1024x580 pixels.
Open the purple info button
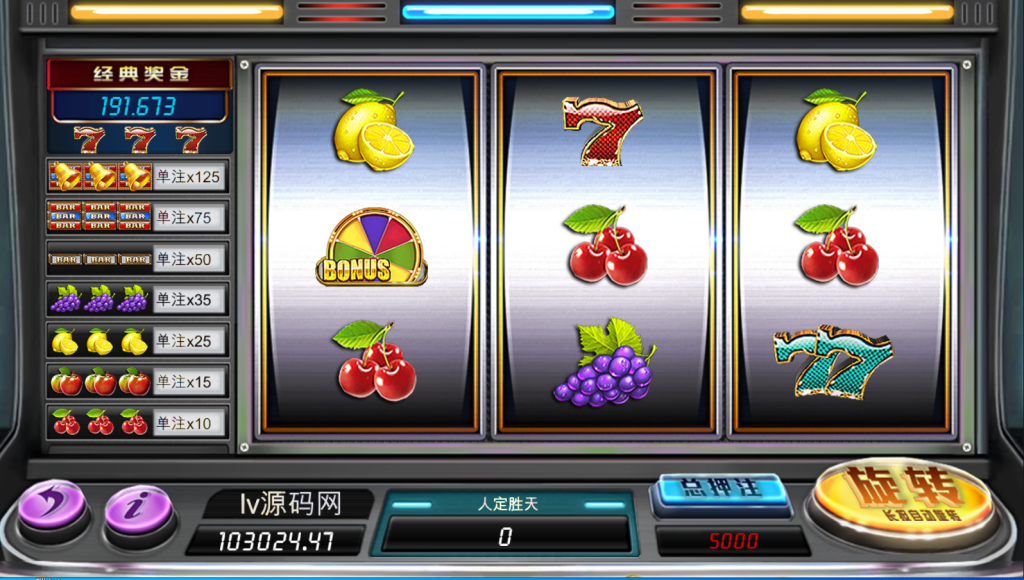pyautogui.click(x=139, y=506)
